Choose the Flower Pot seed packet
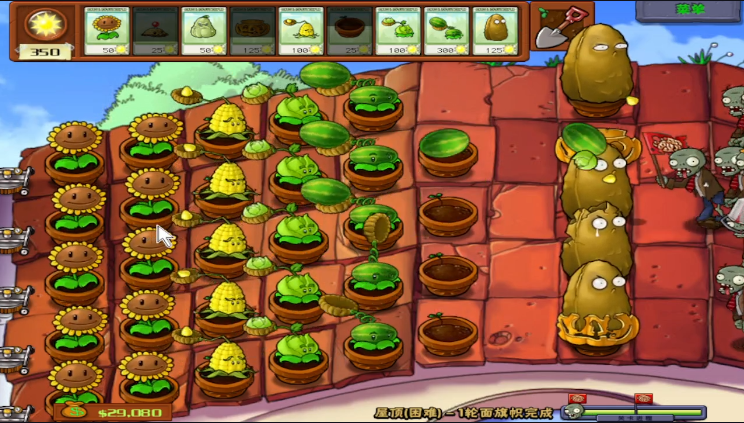 click(350, 31)
